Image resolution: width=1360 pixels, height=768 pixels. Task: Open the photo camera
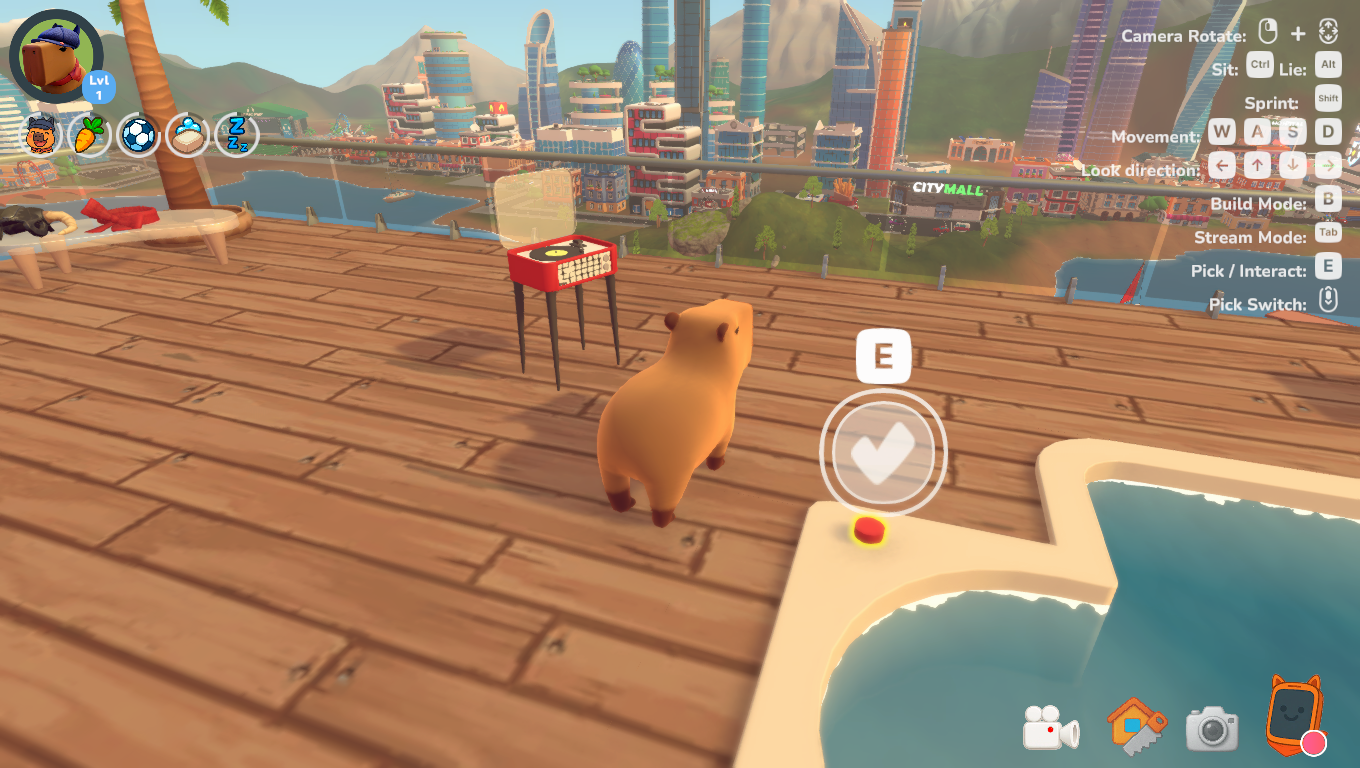1212,729
